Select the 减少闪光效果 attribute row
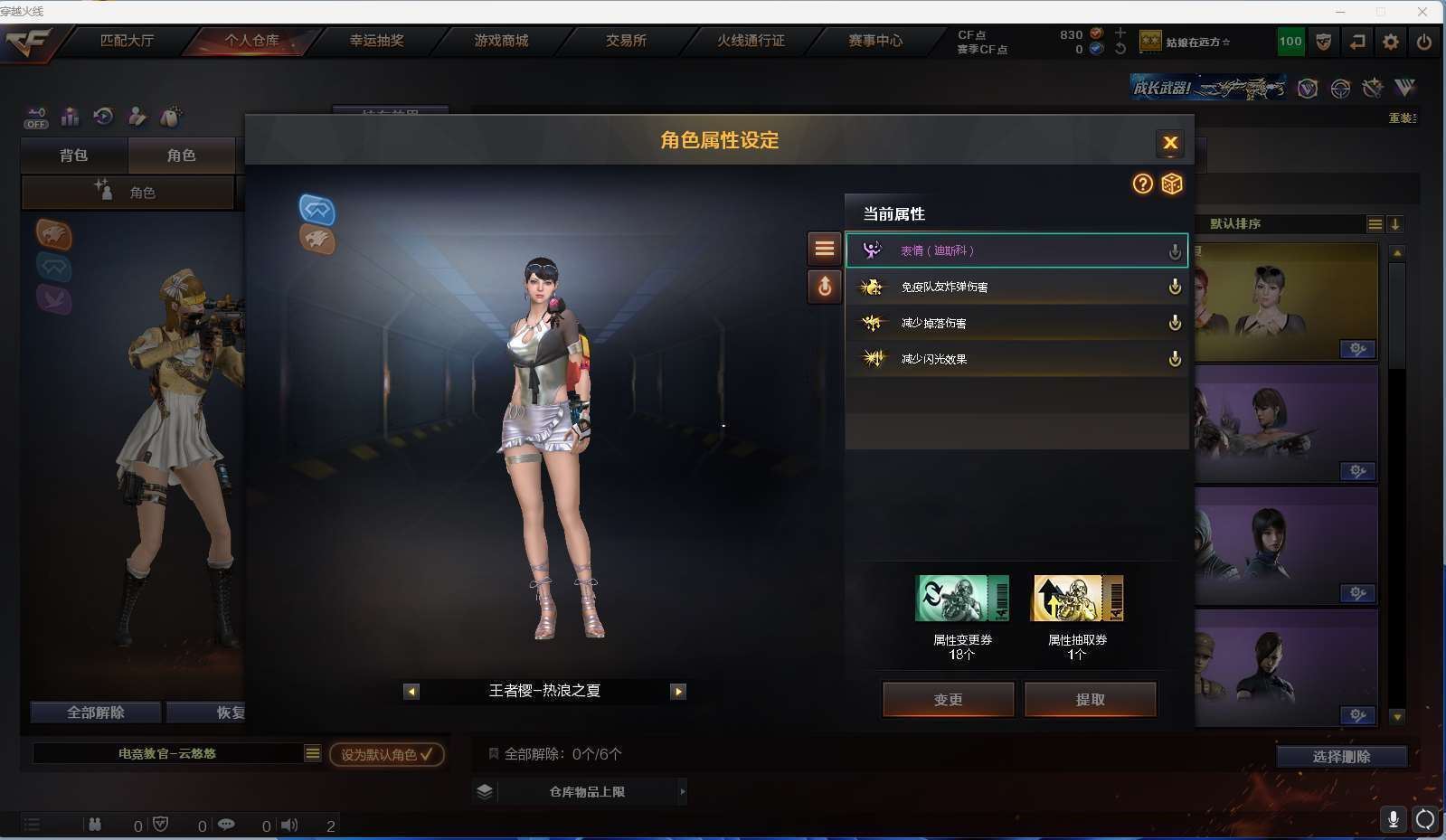 (x=1016, y=359)
